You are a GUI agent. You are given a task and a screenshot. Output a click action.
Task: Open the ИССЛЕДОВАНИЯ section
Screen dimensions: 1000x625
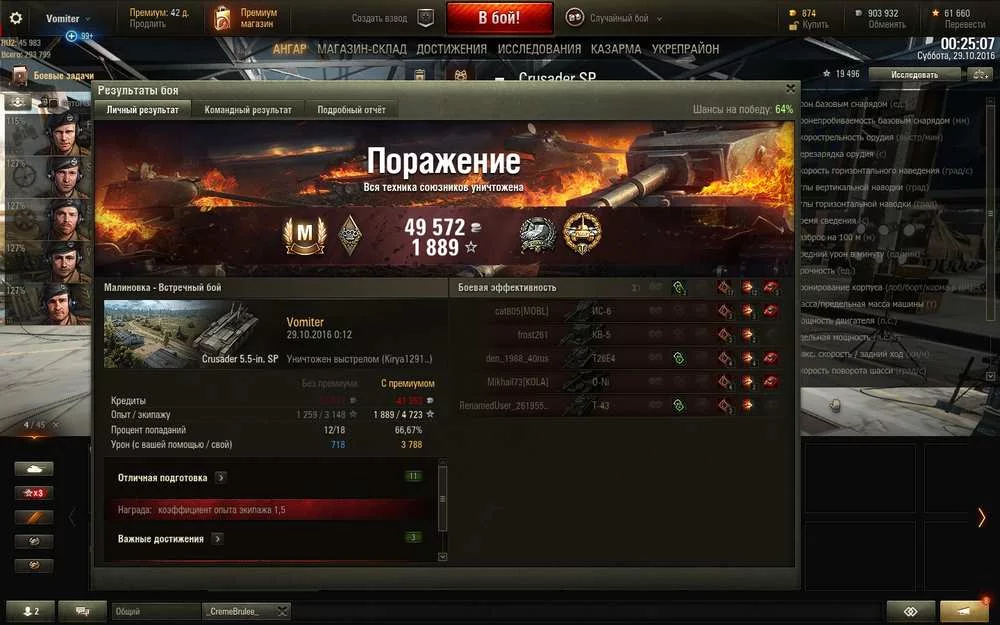539,49
